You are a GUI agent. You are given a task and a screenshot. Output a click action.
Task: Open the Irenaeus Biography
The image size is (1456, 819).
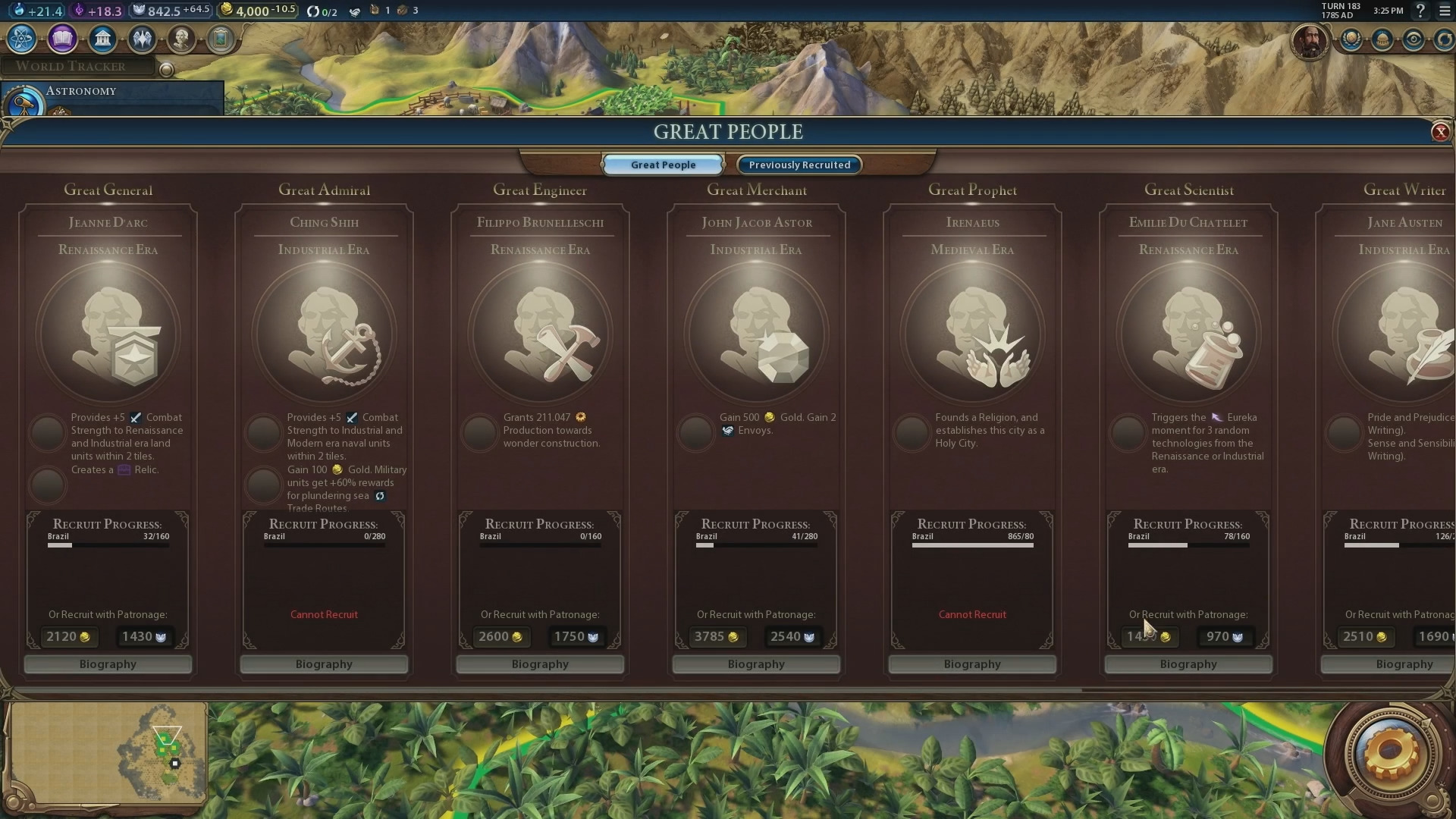972,664
